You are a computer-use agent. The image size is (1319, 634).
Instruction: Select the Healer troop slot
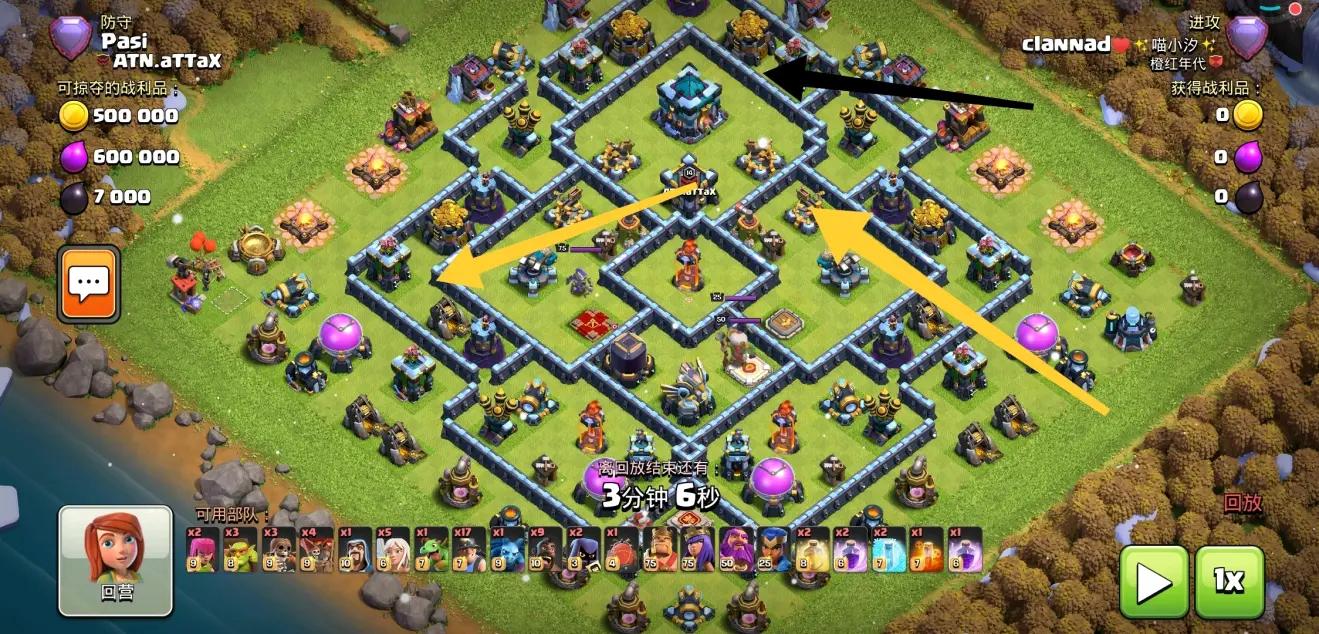(x=392, y=549)
